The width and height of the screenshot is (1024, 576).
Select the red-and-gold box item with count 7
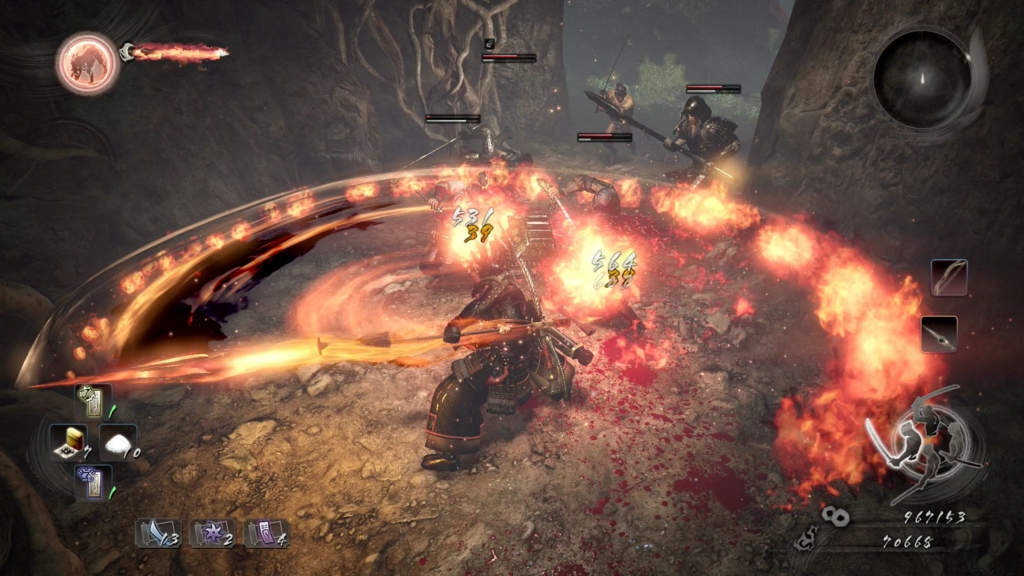(x=68, y=442)
